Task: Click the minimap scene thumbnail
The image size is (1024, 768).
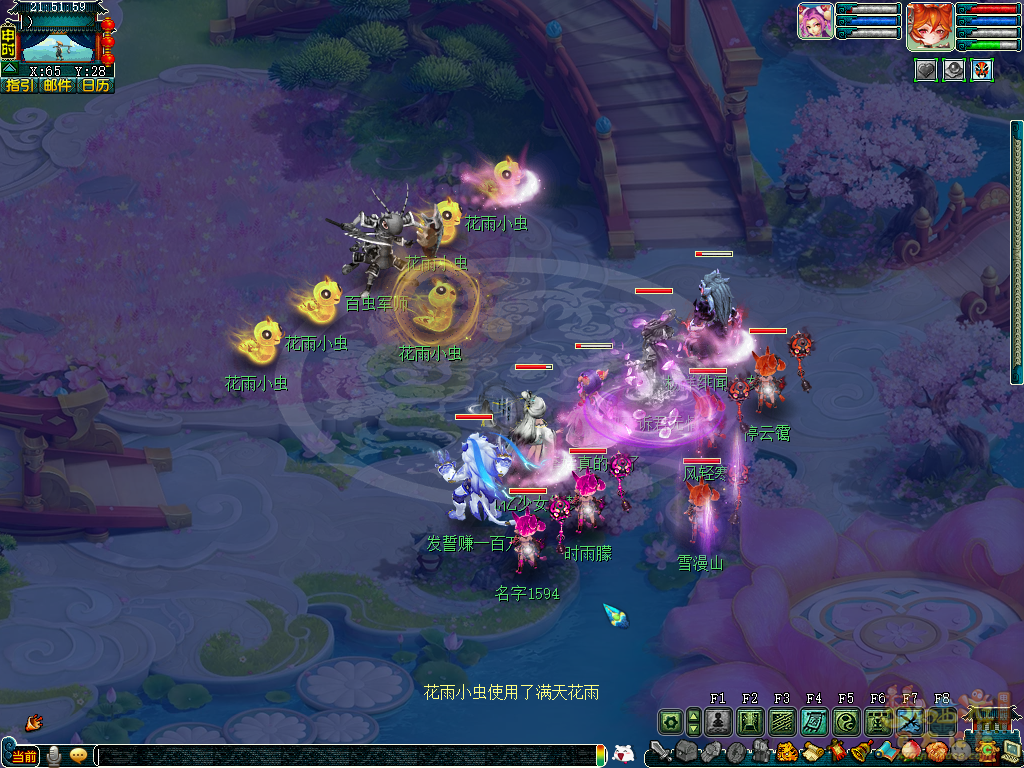Action: 60,44
